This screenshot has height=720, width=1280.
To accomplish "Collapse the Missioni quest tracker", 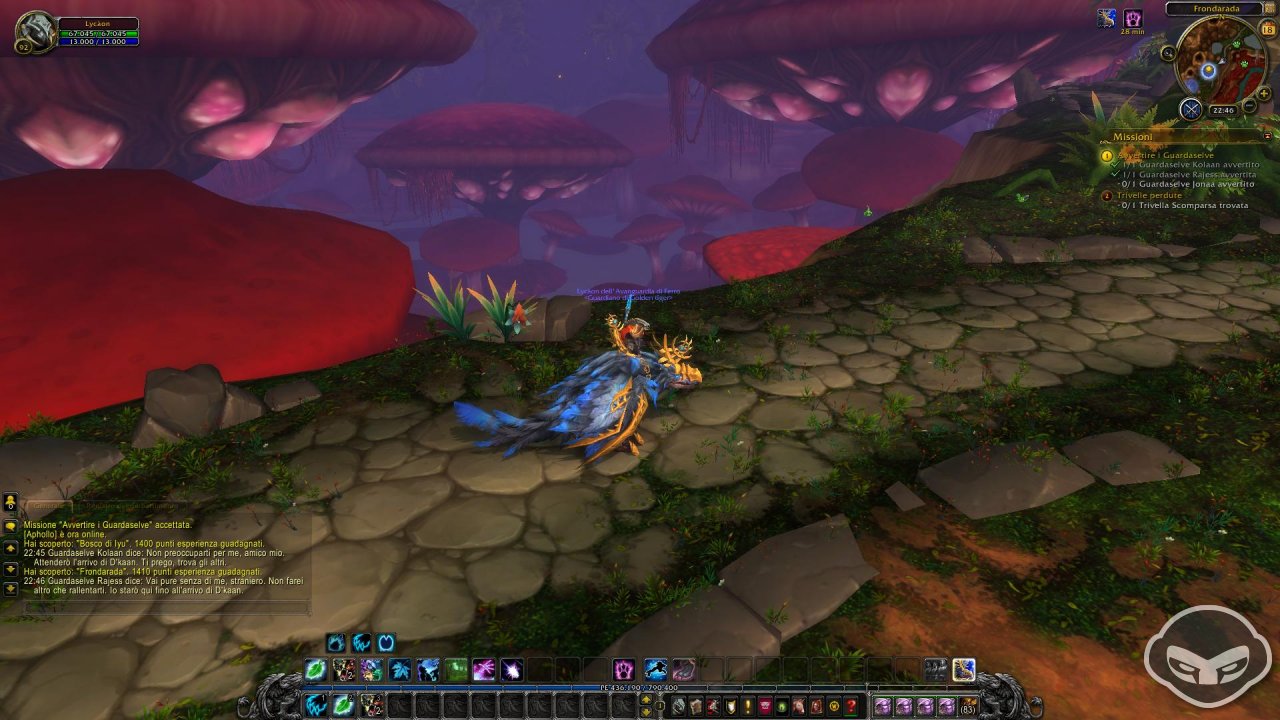I will 1268,136.
